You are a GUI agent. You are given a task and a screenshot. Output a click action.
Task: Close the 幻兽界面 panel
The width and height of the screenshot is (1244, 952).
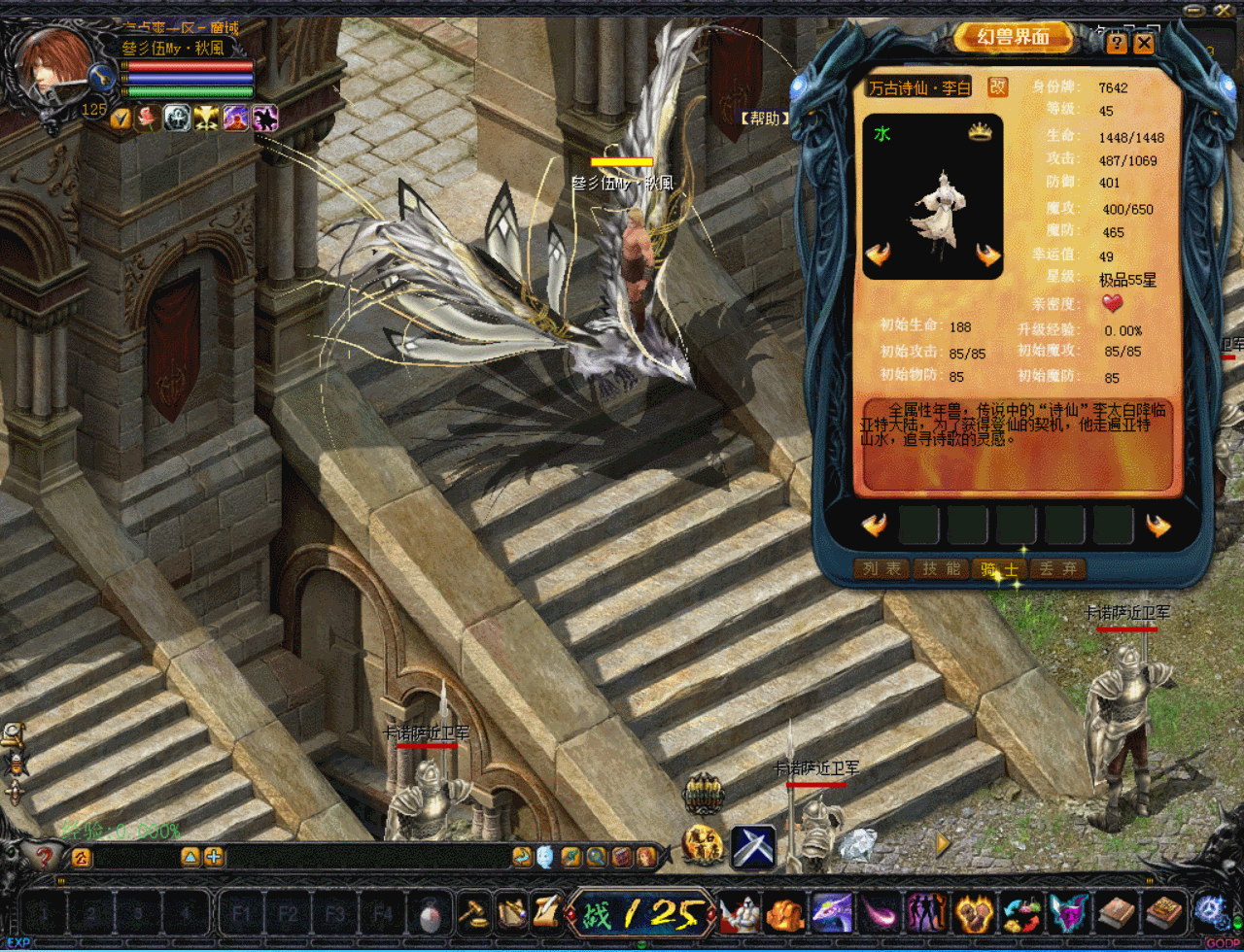(x=1144, y=43)
